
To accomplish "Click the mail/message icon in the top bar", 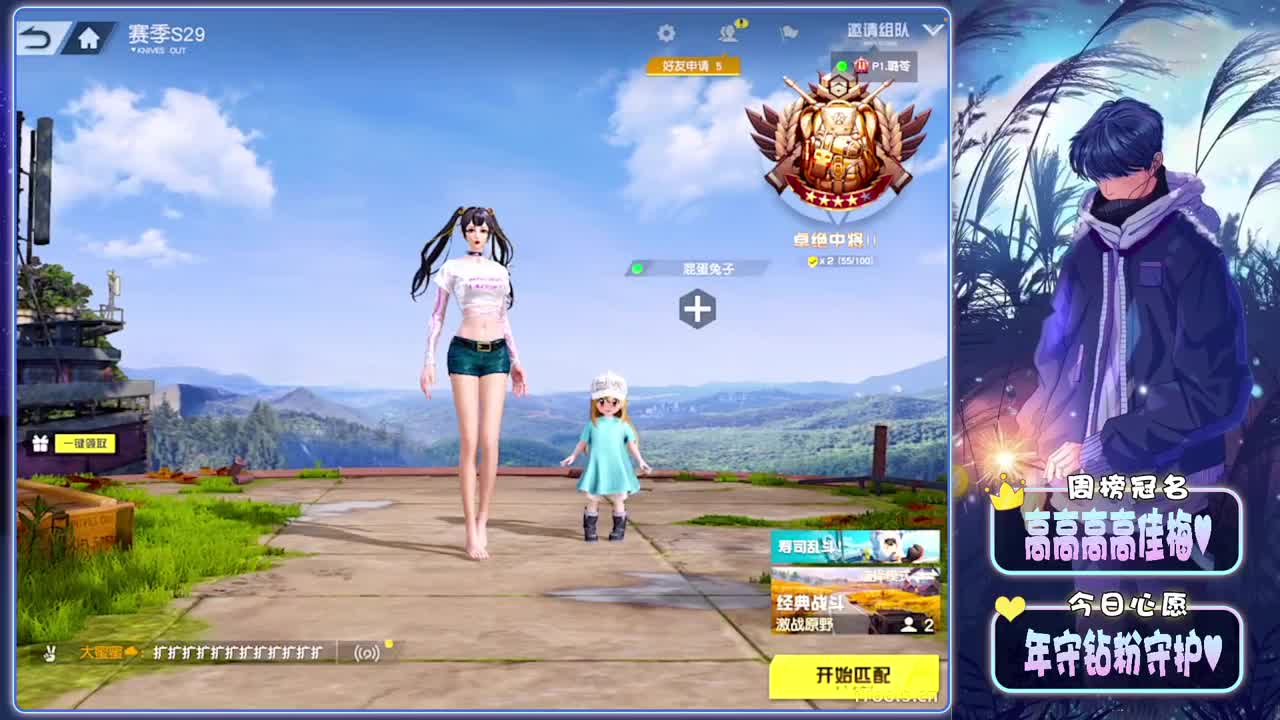I will tap(787, 33).
